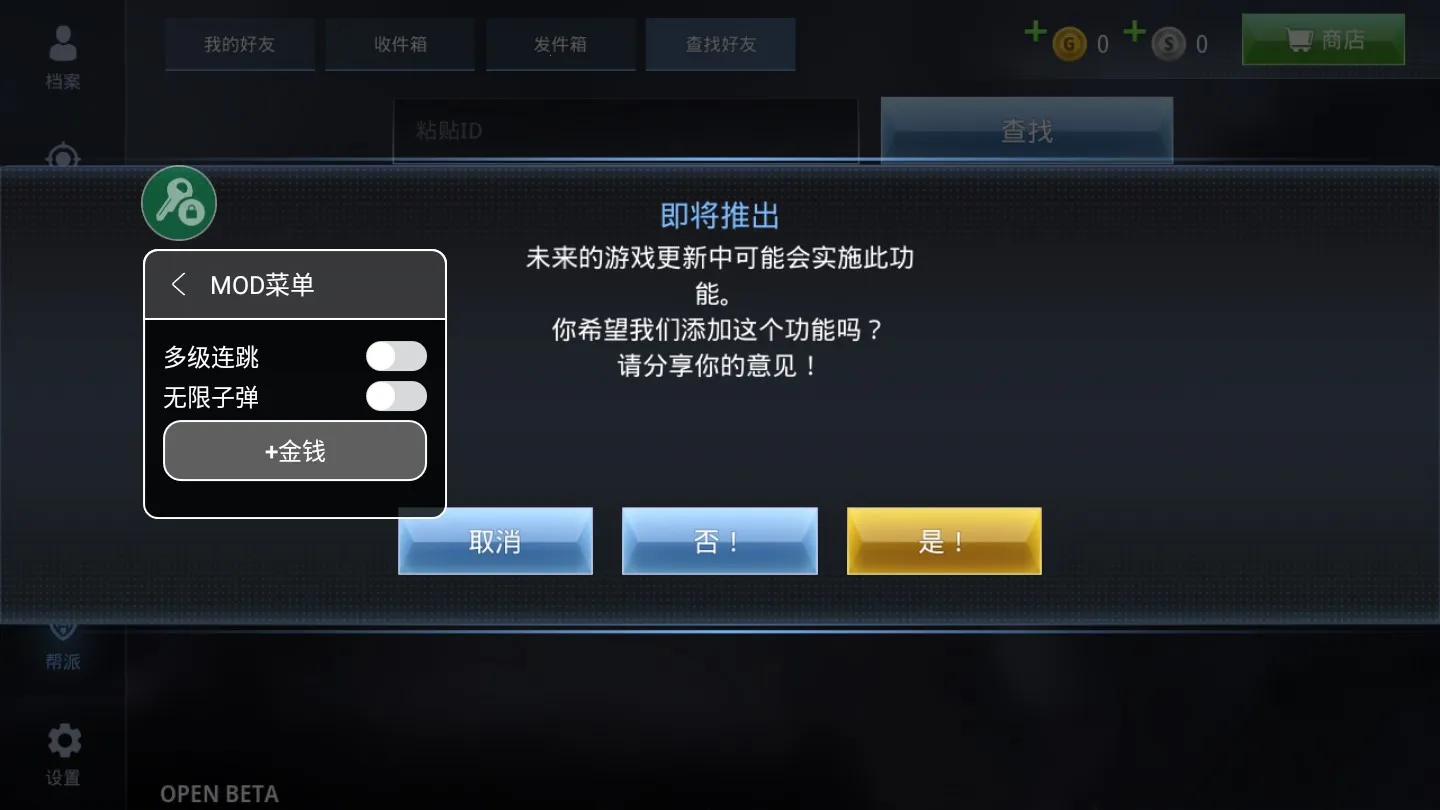This screenshot has width=1440, height=810.
Task: Open the 商店 shop cart button
Action: pyautogui.click(x=1322, y=40)
